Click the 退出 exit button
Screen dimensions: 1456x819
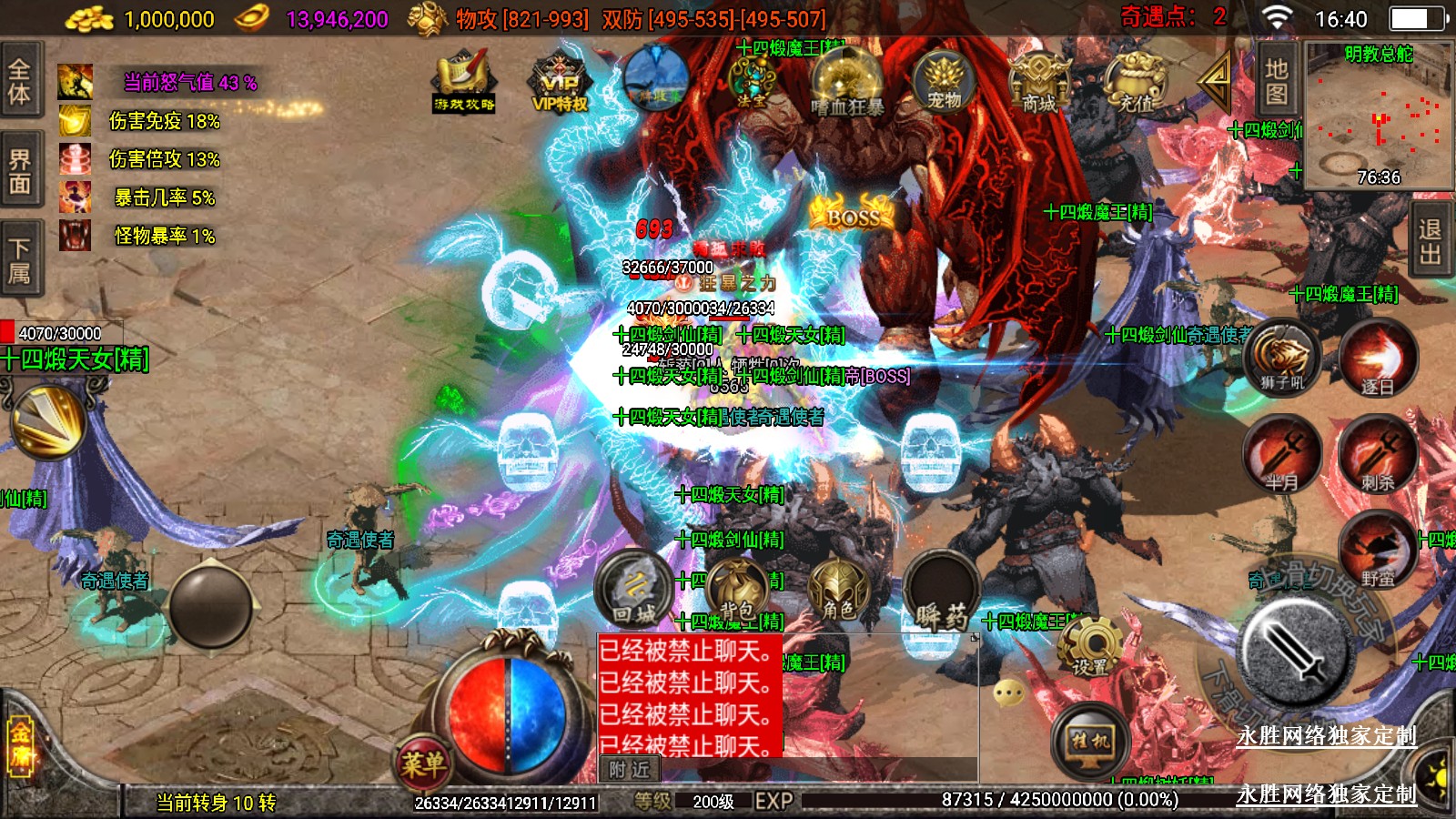click(1431, 241)
